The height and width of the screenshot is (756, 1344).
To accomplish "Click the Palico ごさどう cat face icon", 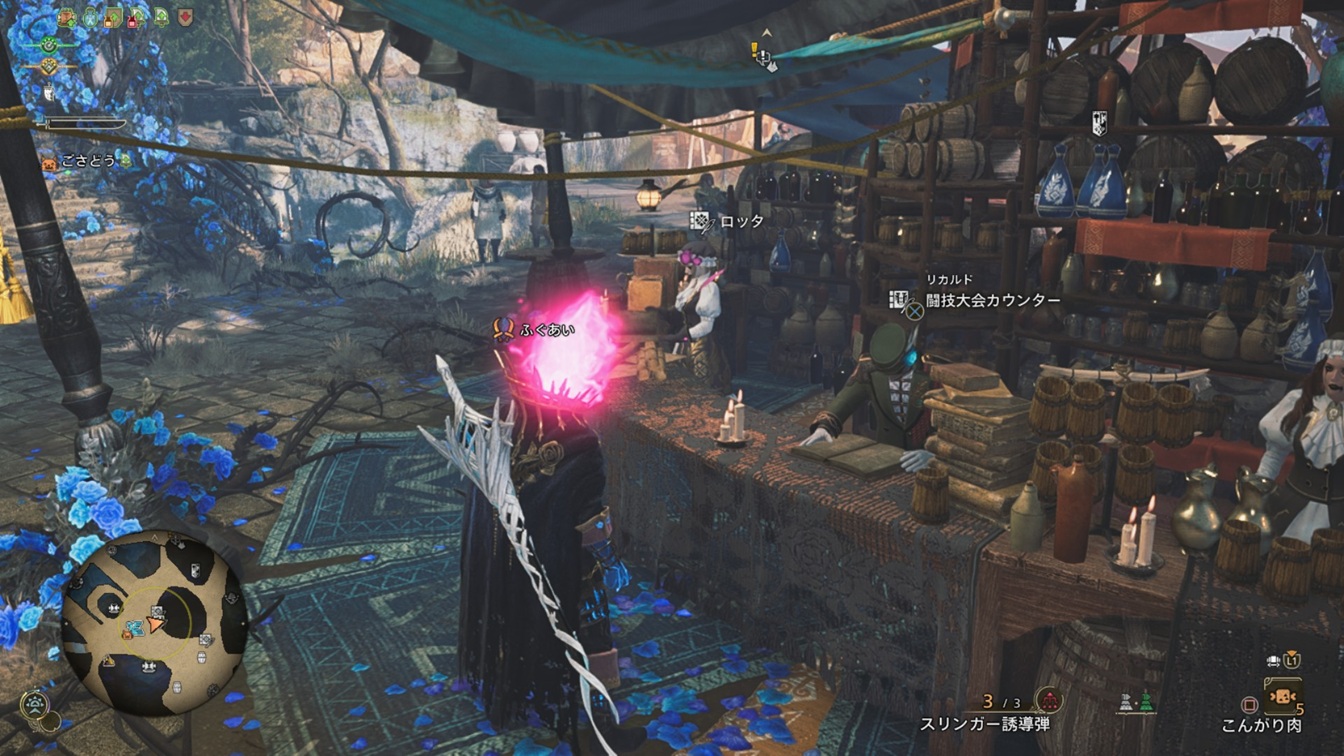I will (47, 160).
